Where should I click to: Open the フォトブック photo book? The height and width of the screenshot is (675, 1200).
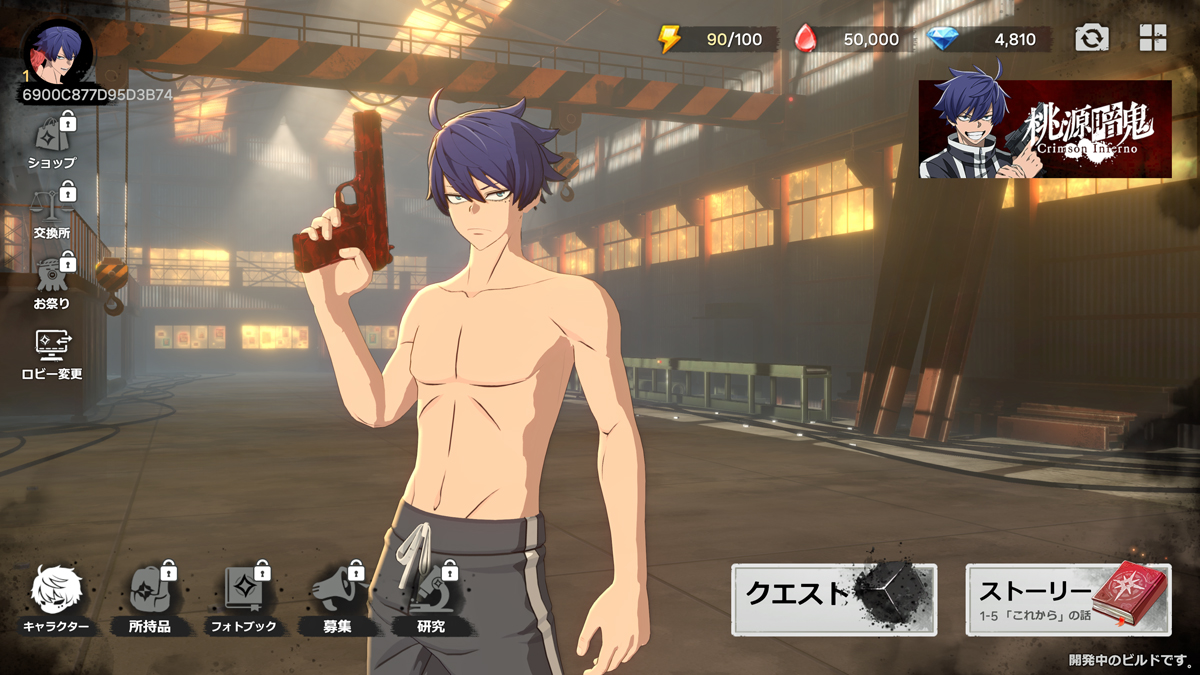tap(243, 600)
